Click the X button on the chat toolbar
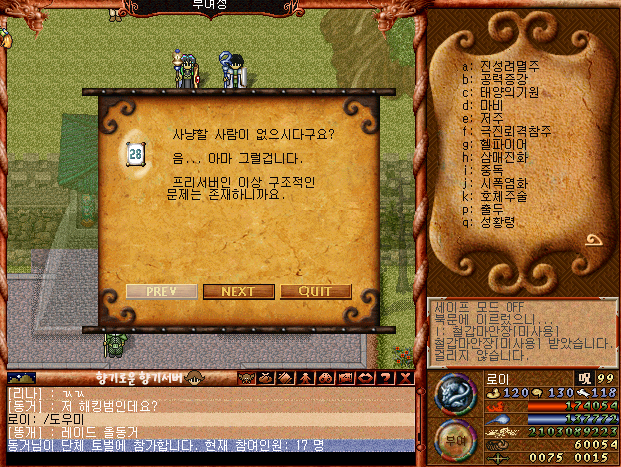 click(405, 378)
